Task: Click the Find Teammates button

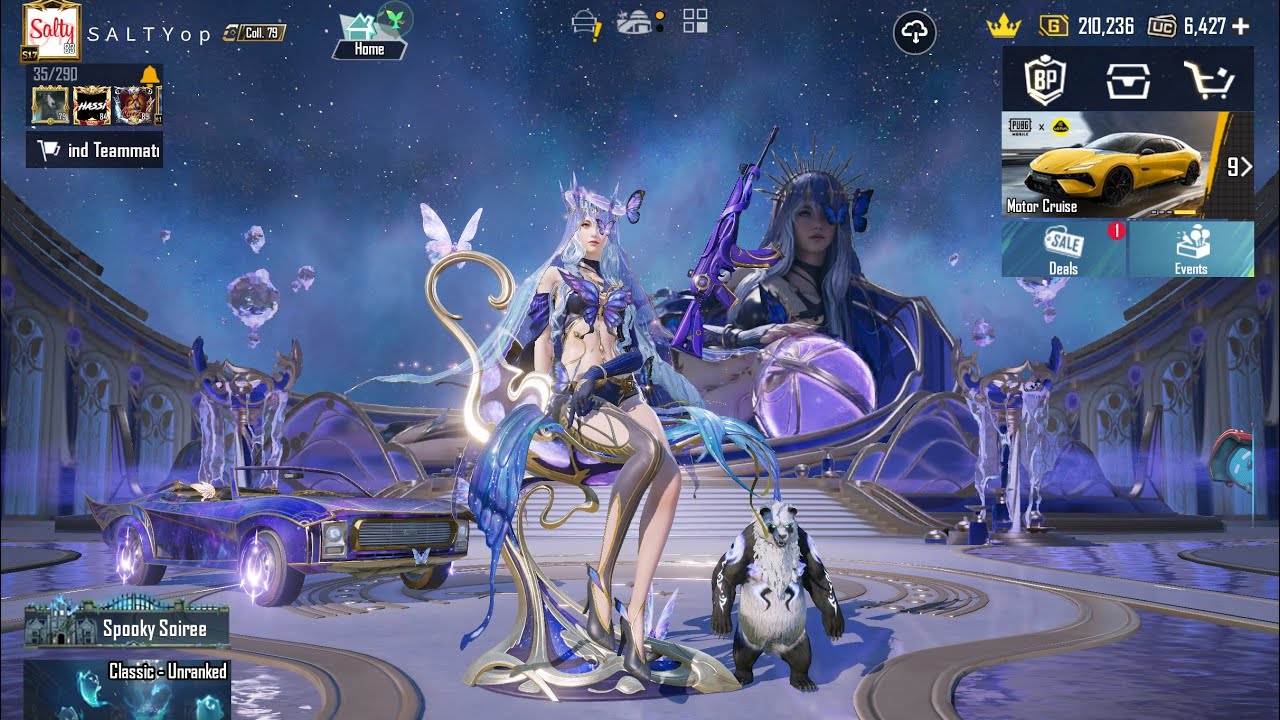Action: pos(94,151)
